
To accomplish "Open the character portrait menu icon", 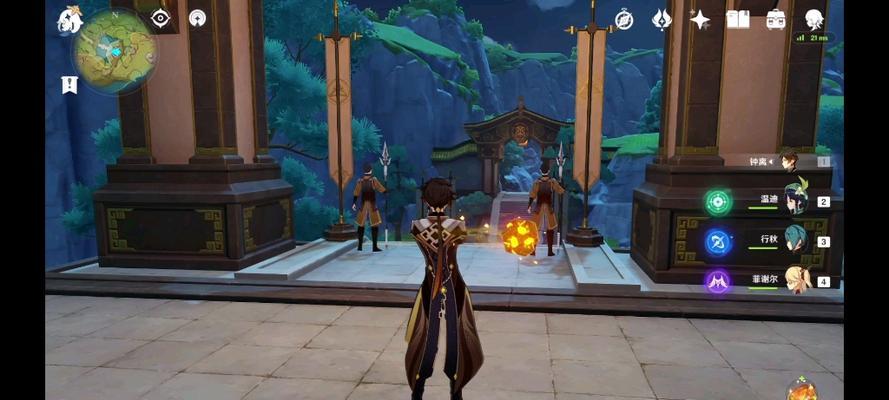I will click(x=814, y=19).
